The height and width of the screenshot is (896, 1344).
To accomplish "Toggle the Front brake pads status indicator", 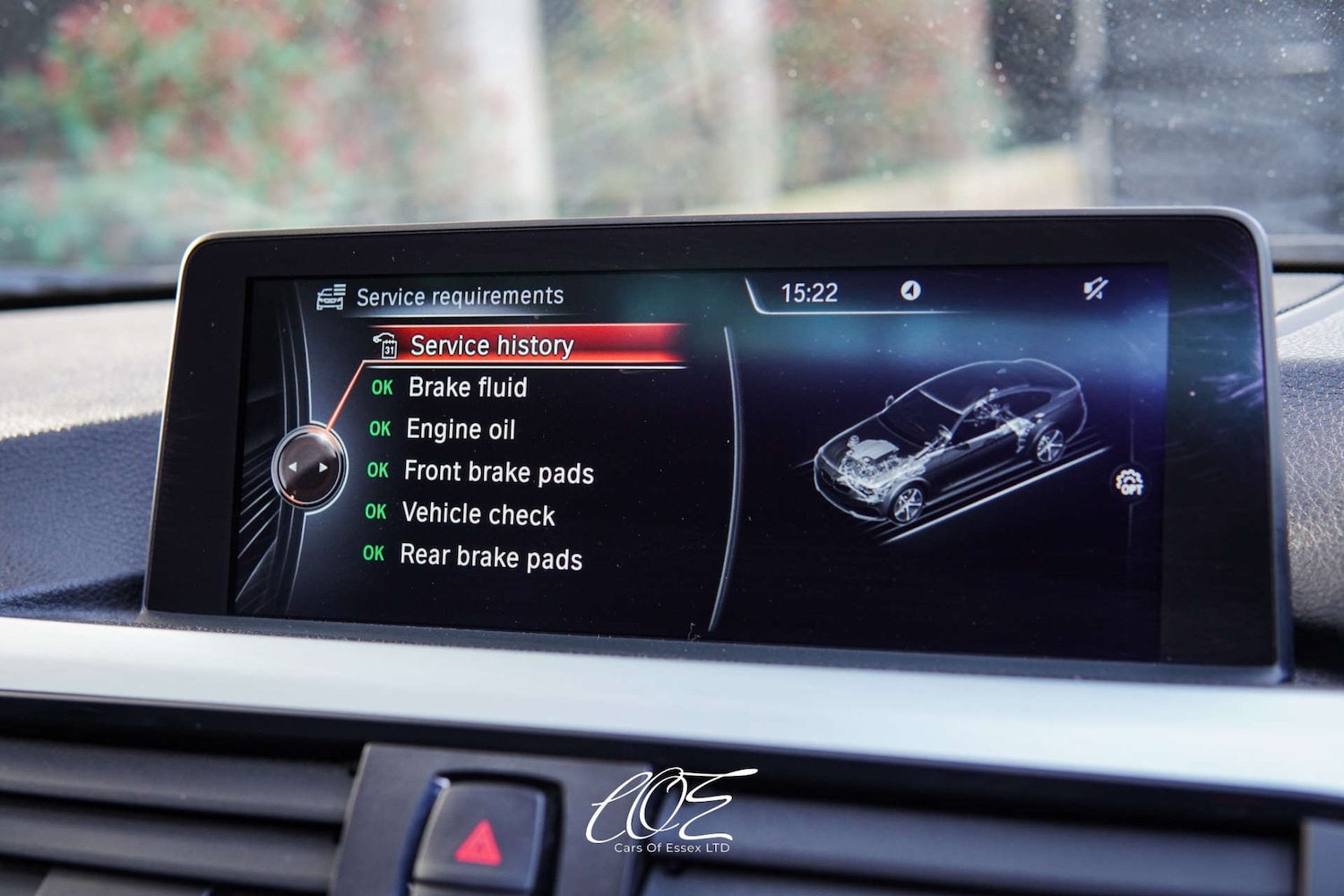I will pos(378,472).
